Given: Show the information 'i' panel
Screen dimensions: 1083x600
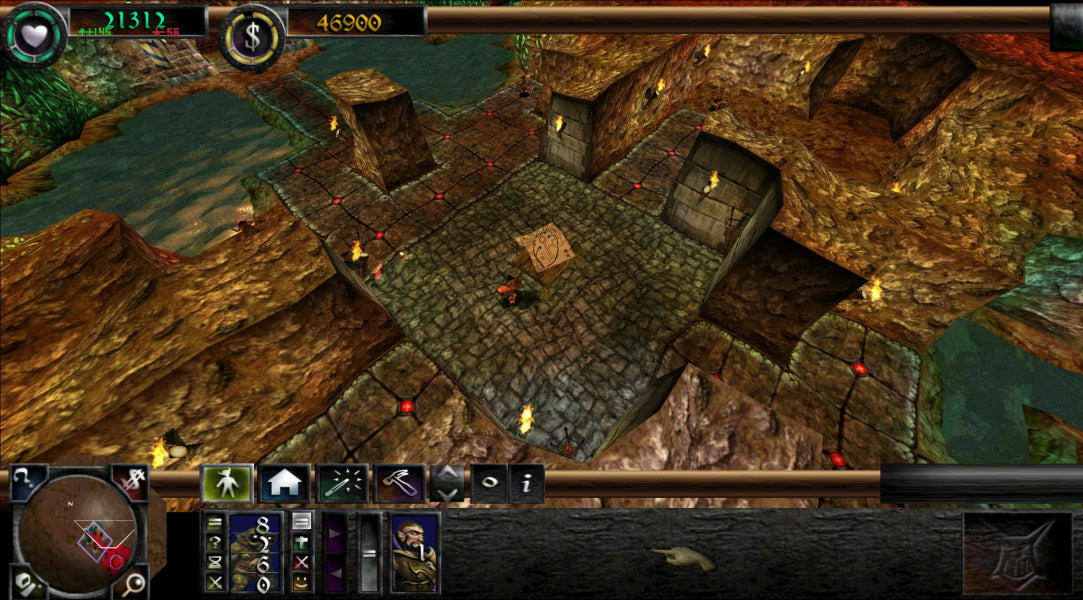Looking at the screenshot, I should tap(527, 484).
